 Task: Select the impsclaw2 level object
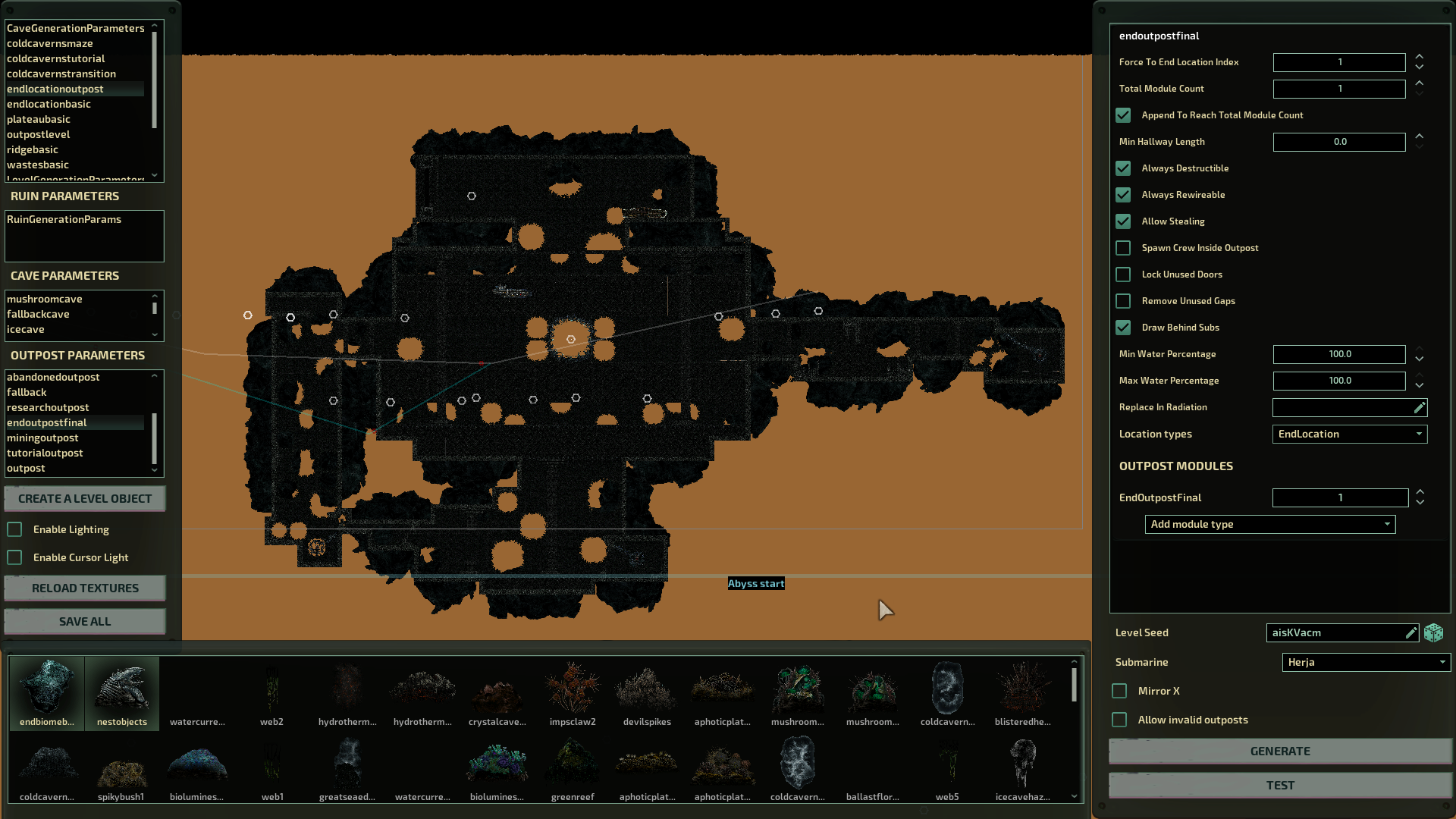(x=572, y=690)
